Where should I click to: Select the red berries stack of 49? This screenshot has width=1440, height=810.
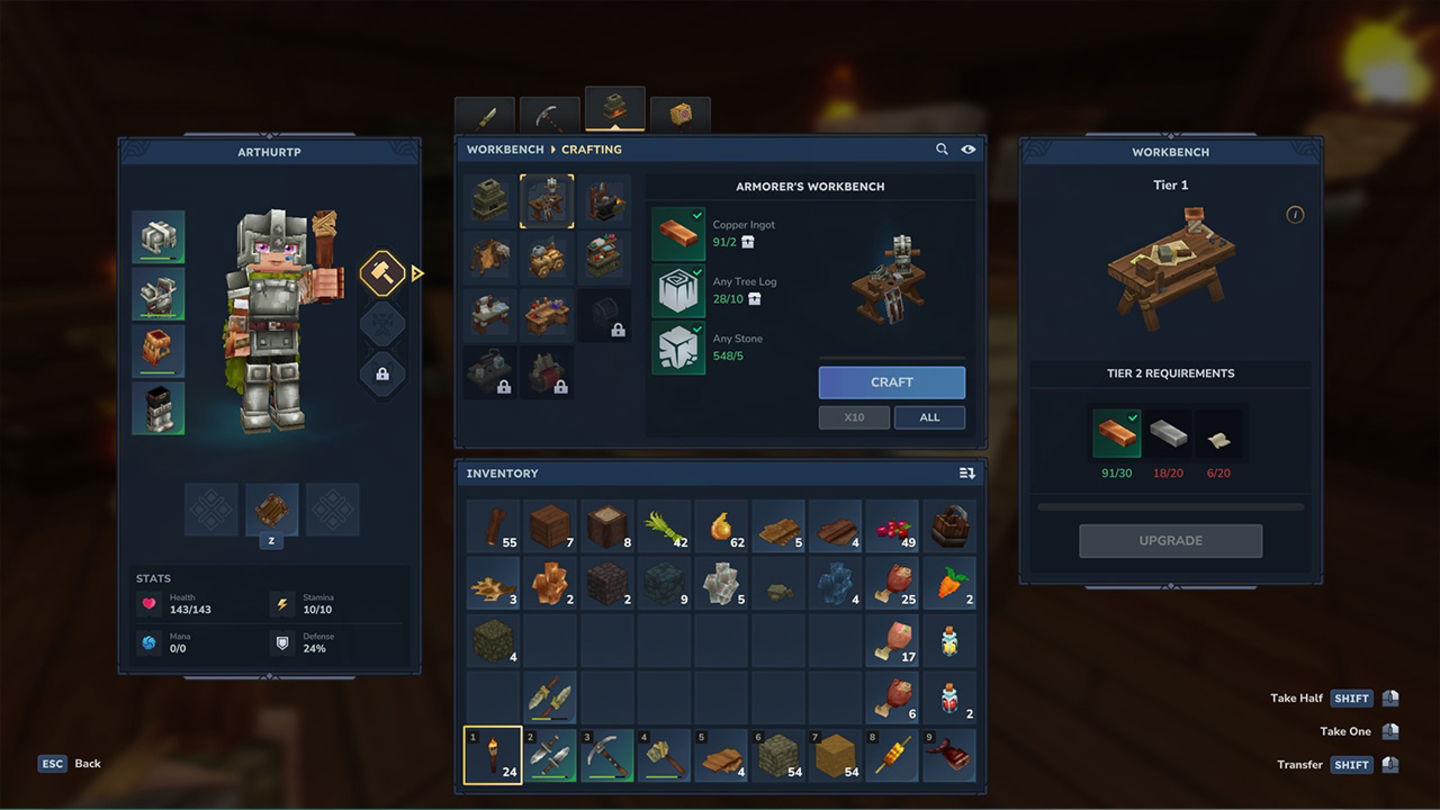pos(892,527)
